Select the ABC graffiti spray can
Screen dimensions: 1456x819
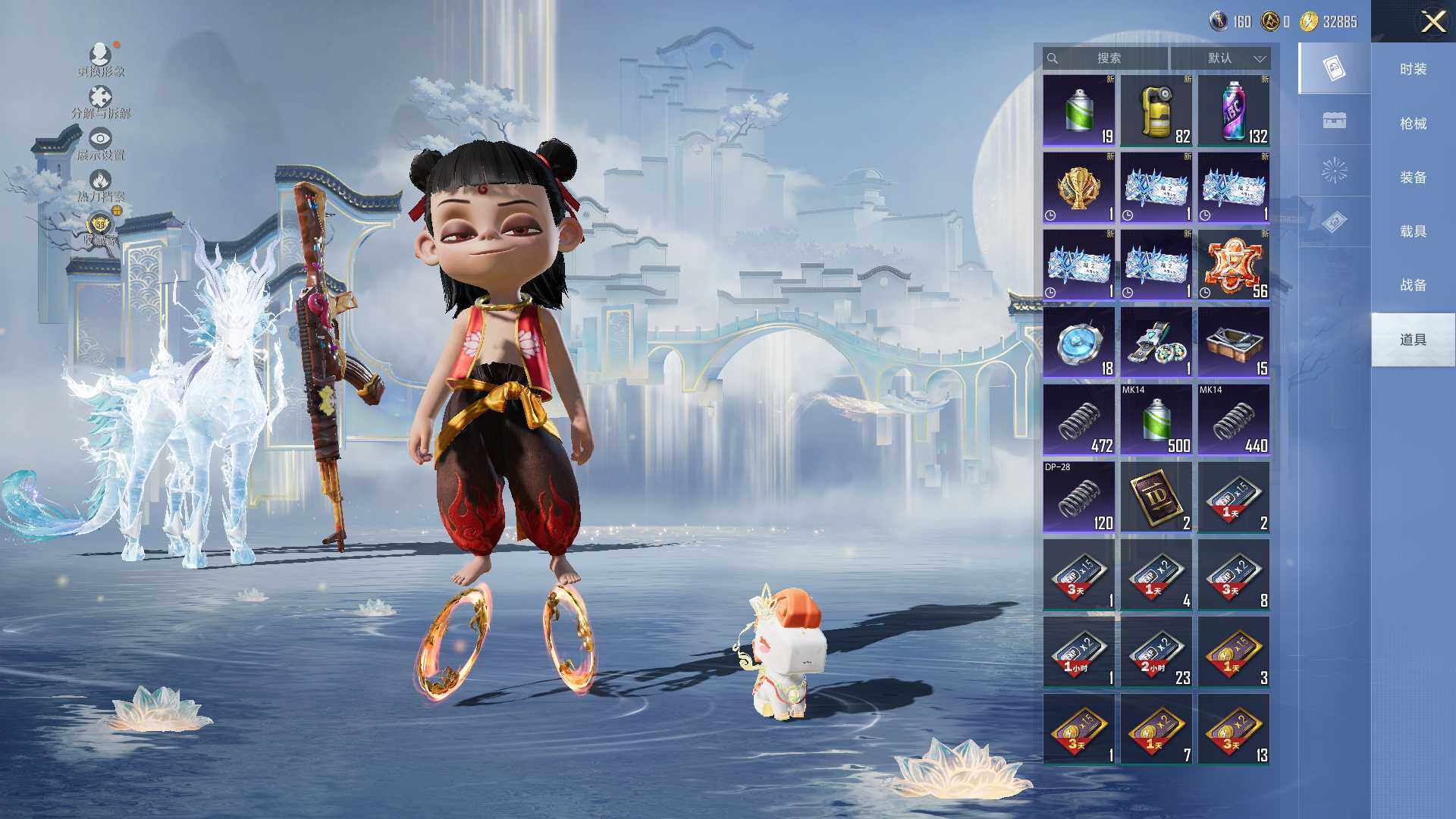click(1234, 111)
